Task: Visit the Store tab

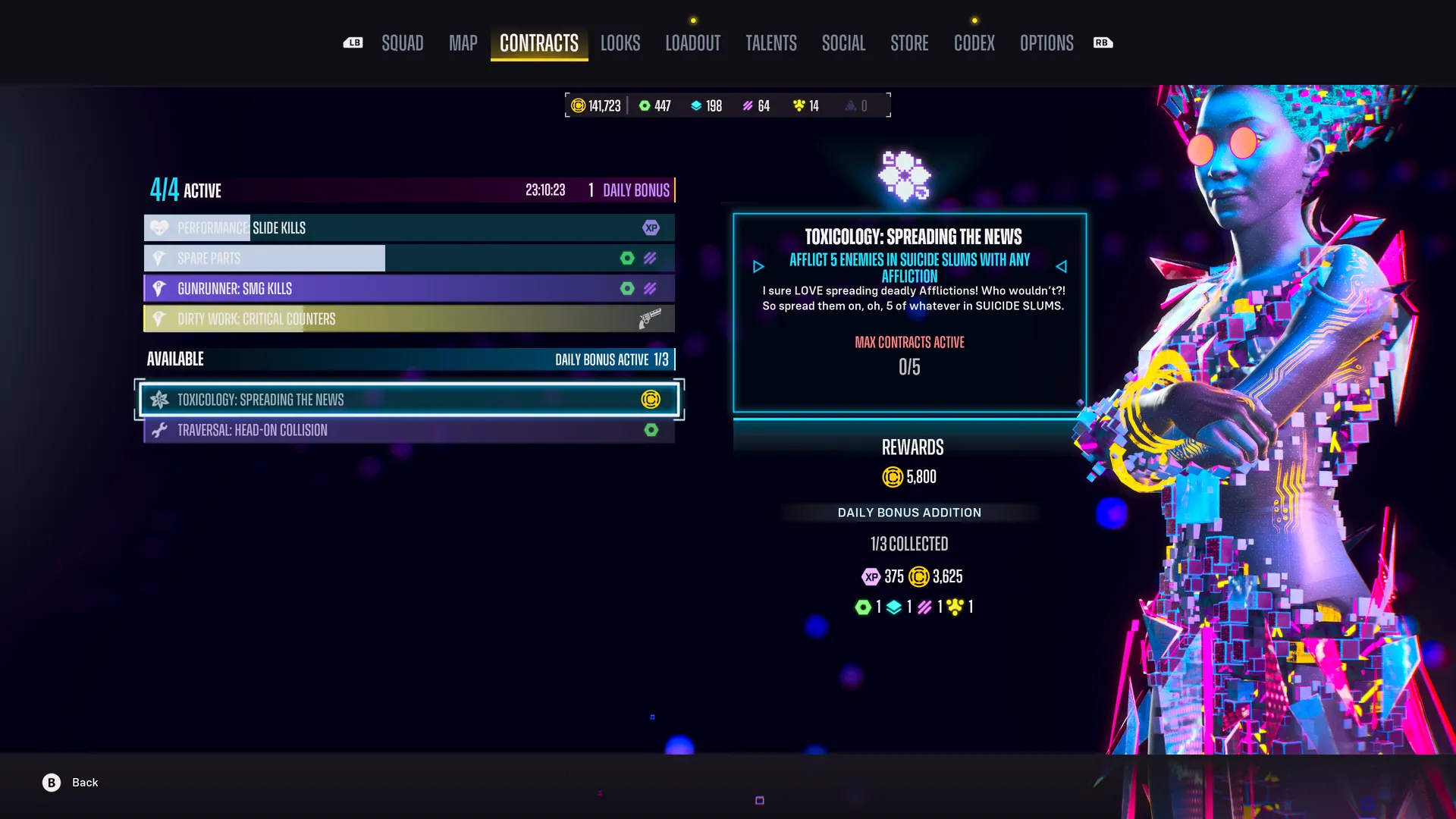Action: pos(909,43)
